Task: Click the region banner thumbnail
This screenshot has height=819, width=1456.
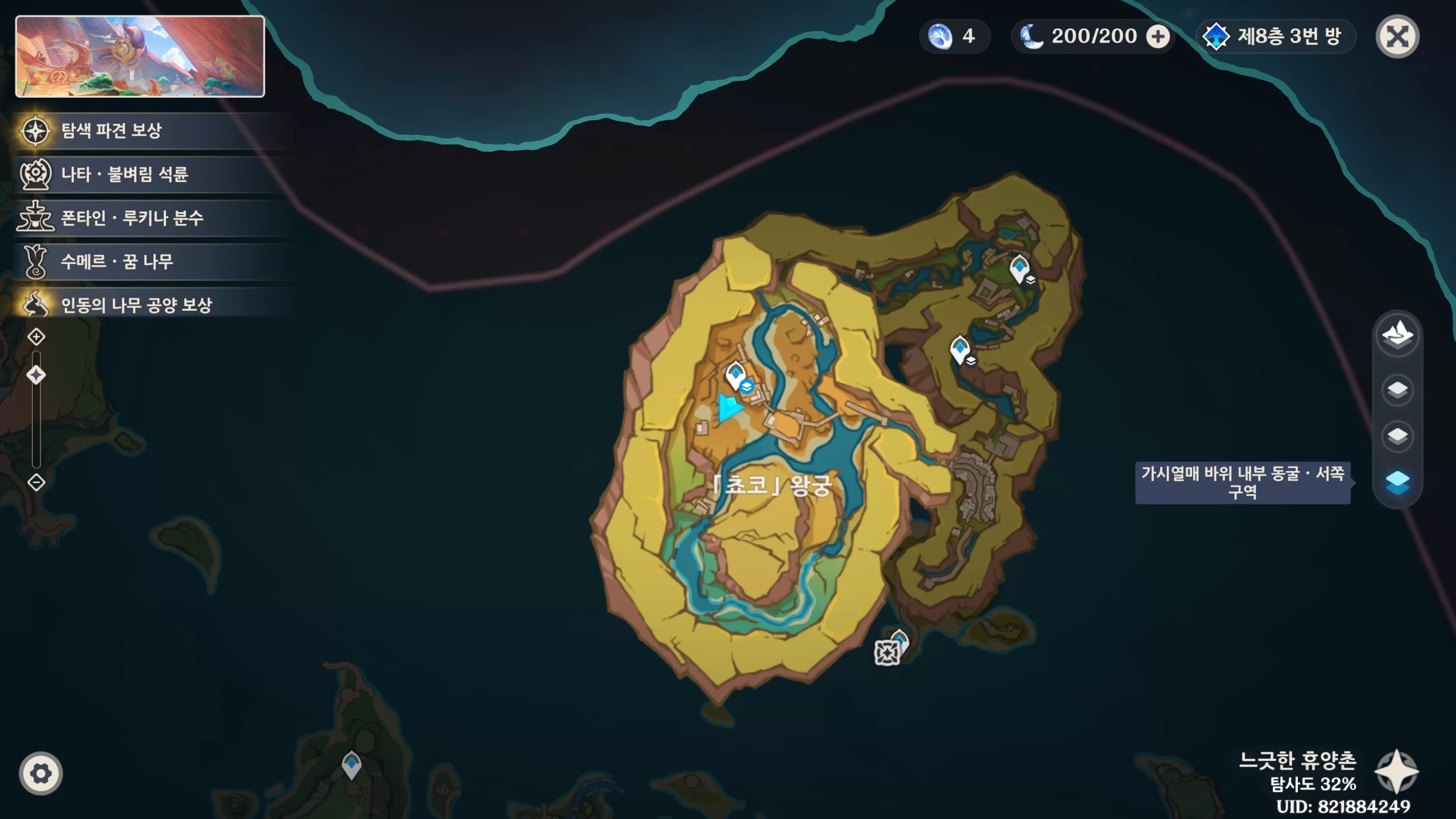Action: (x=140, y=56)
